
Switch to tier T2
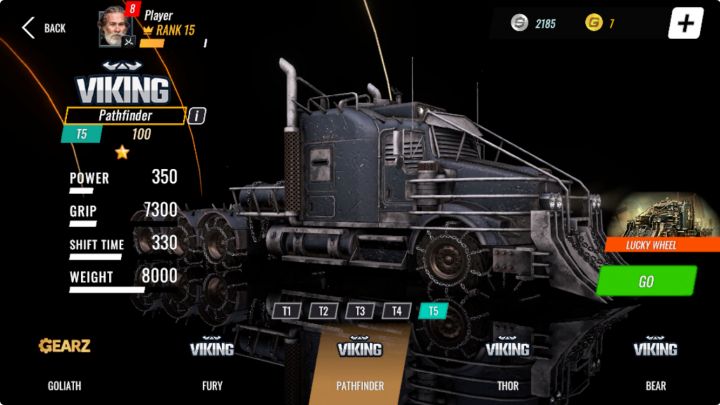(x=323, y=311)
